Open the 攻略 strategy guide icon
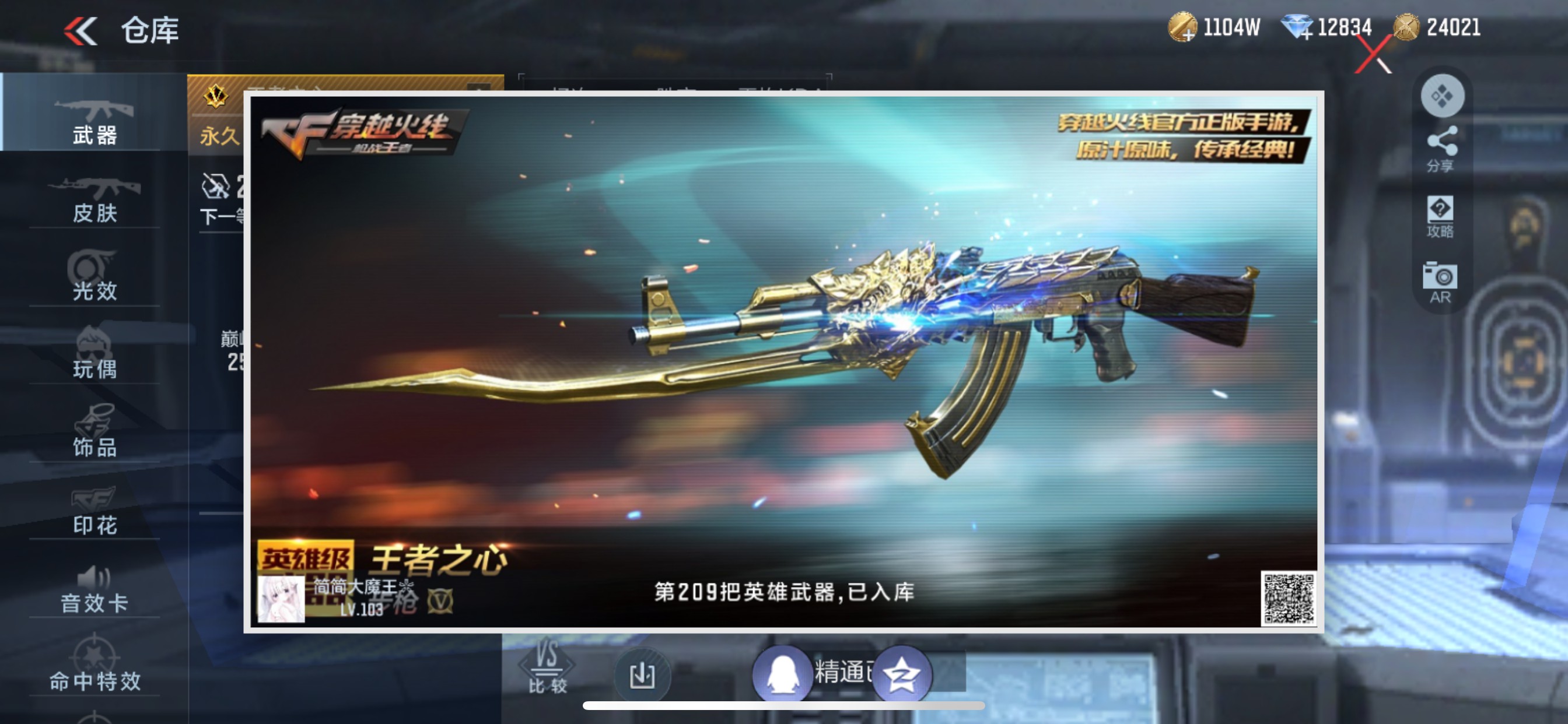This screenshot has width=1568, height=724. point(1440,216)
